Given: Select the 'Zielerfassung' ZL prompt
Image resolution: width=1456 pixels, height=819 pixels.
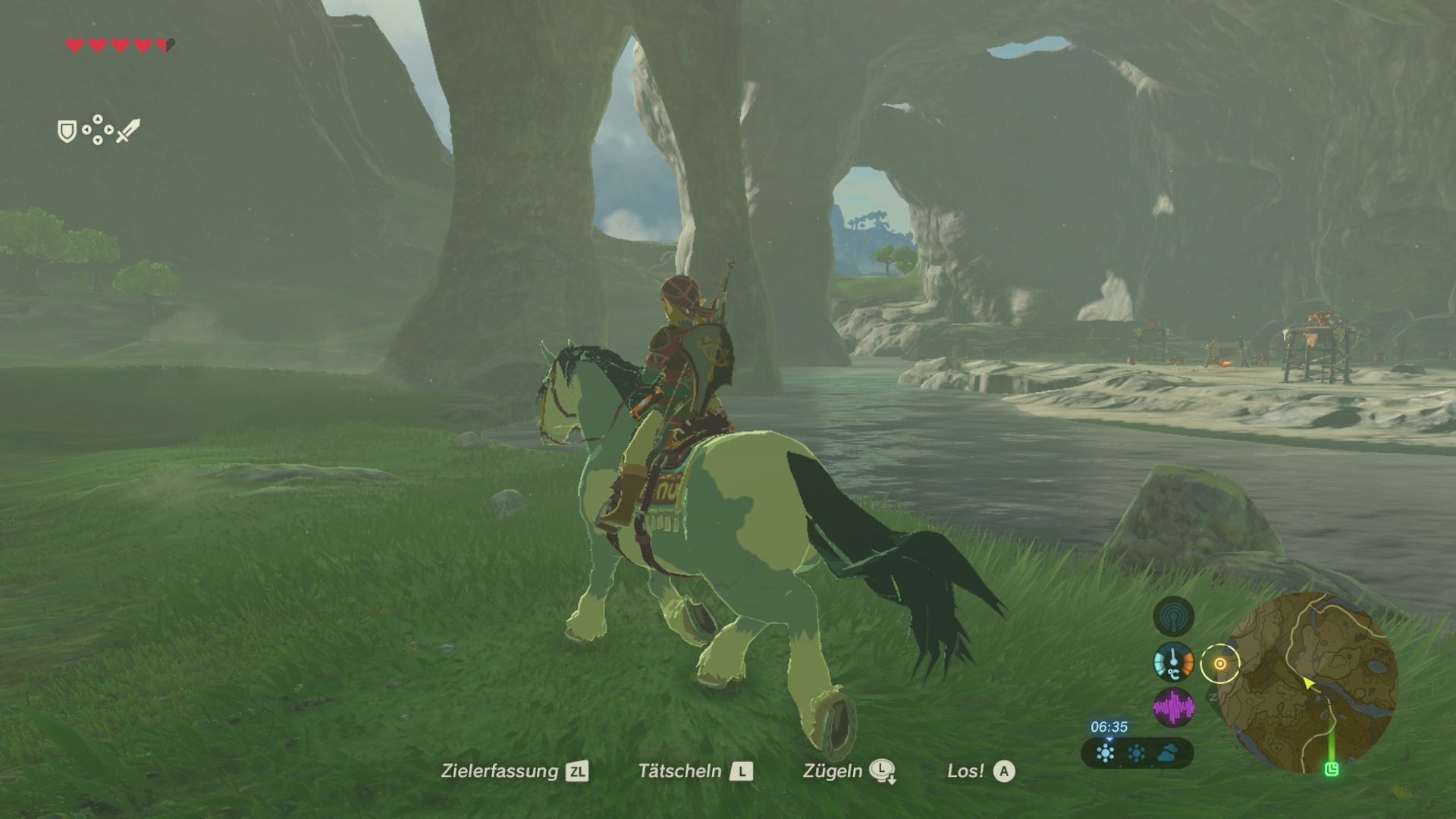Looking at the screenshot, I should tap(516, 773).
